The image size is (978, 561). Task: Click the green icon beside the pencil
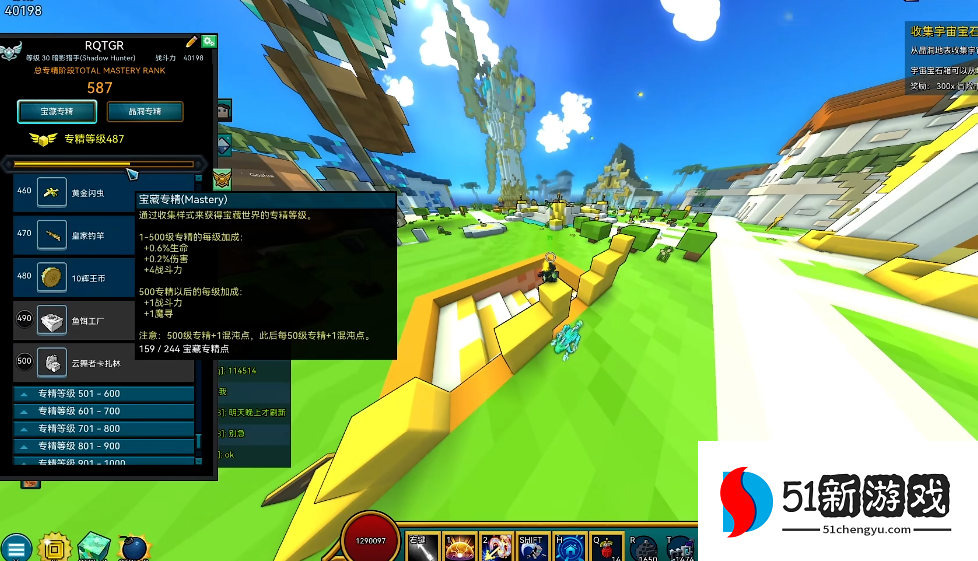point(209,42)
